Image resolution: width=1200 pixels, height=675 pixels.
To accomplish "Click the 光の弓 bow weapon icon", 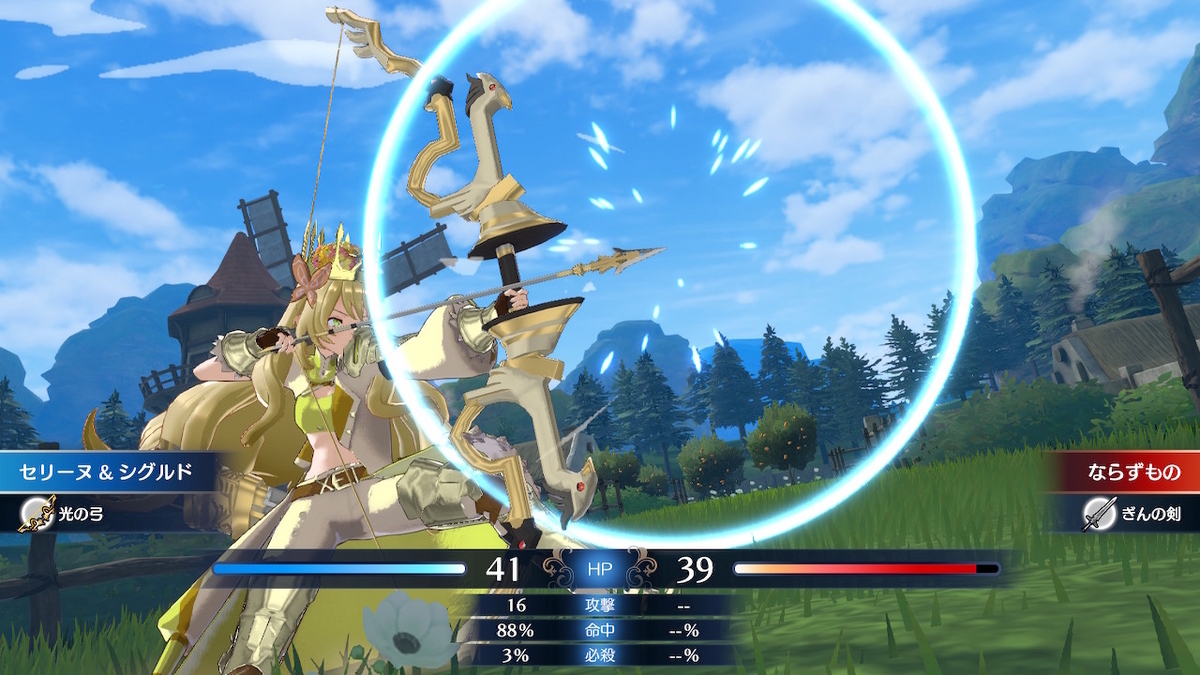I will click(37, 514).
